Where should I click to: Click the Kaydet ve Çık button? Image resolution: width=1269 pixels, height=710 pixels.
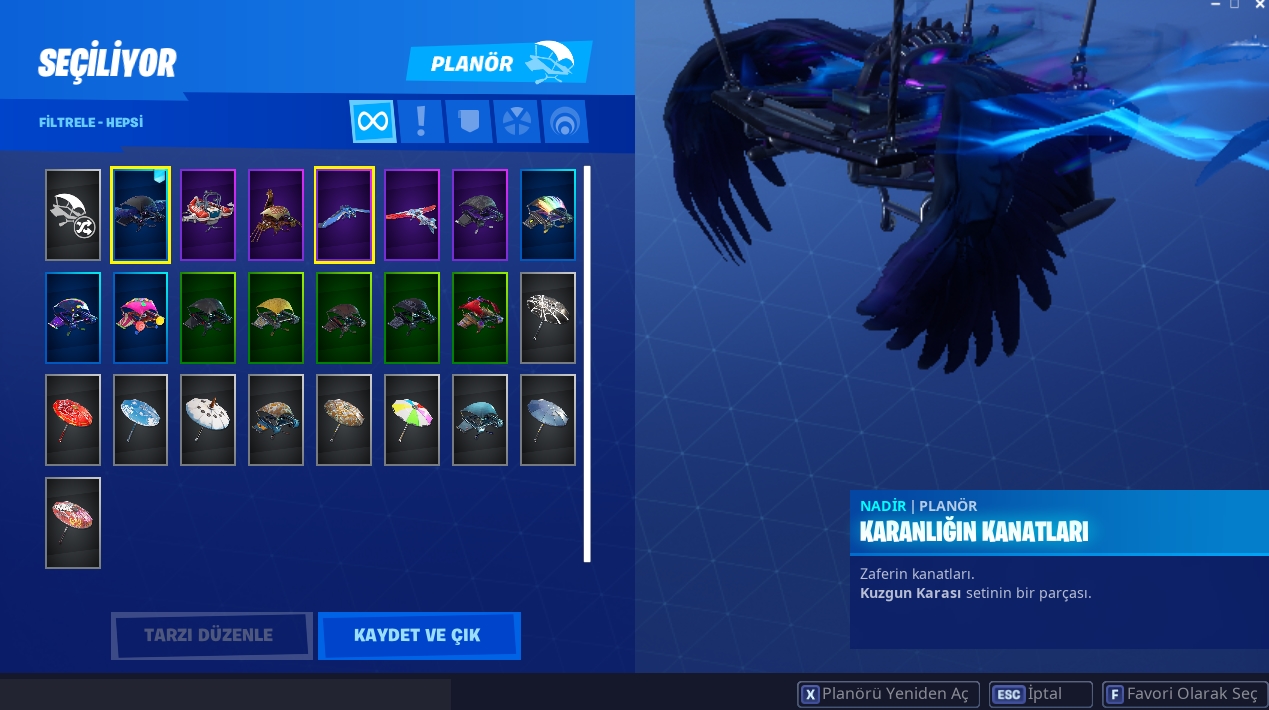pos(418,636)
